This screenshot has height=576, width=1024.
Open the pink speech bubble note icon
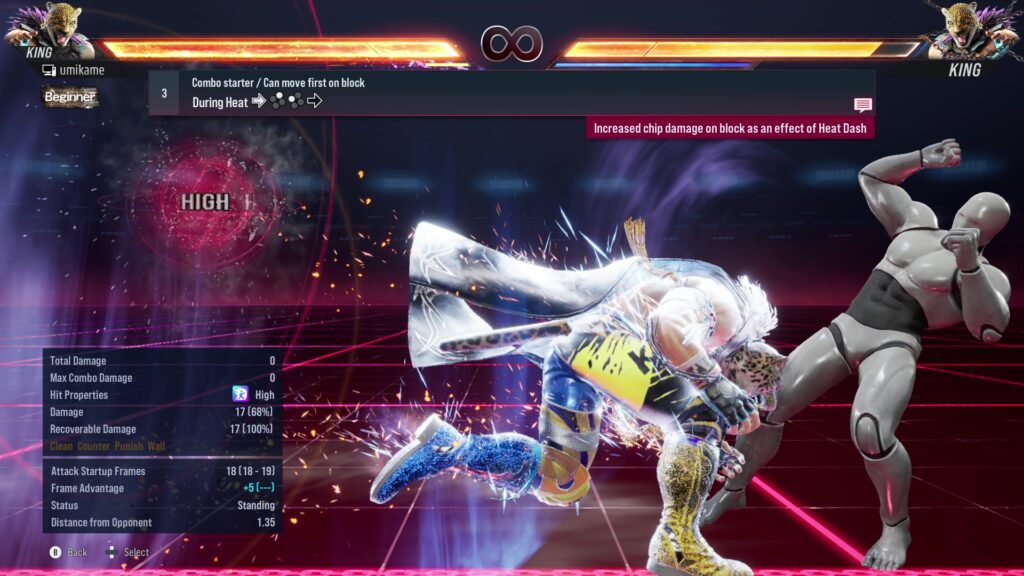[862, 104]
